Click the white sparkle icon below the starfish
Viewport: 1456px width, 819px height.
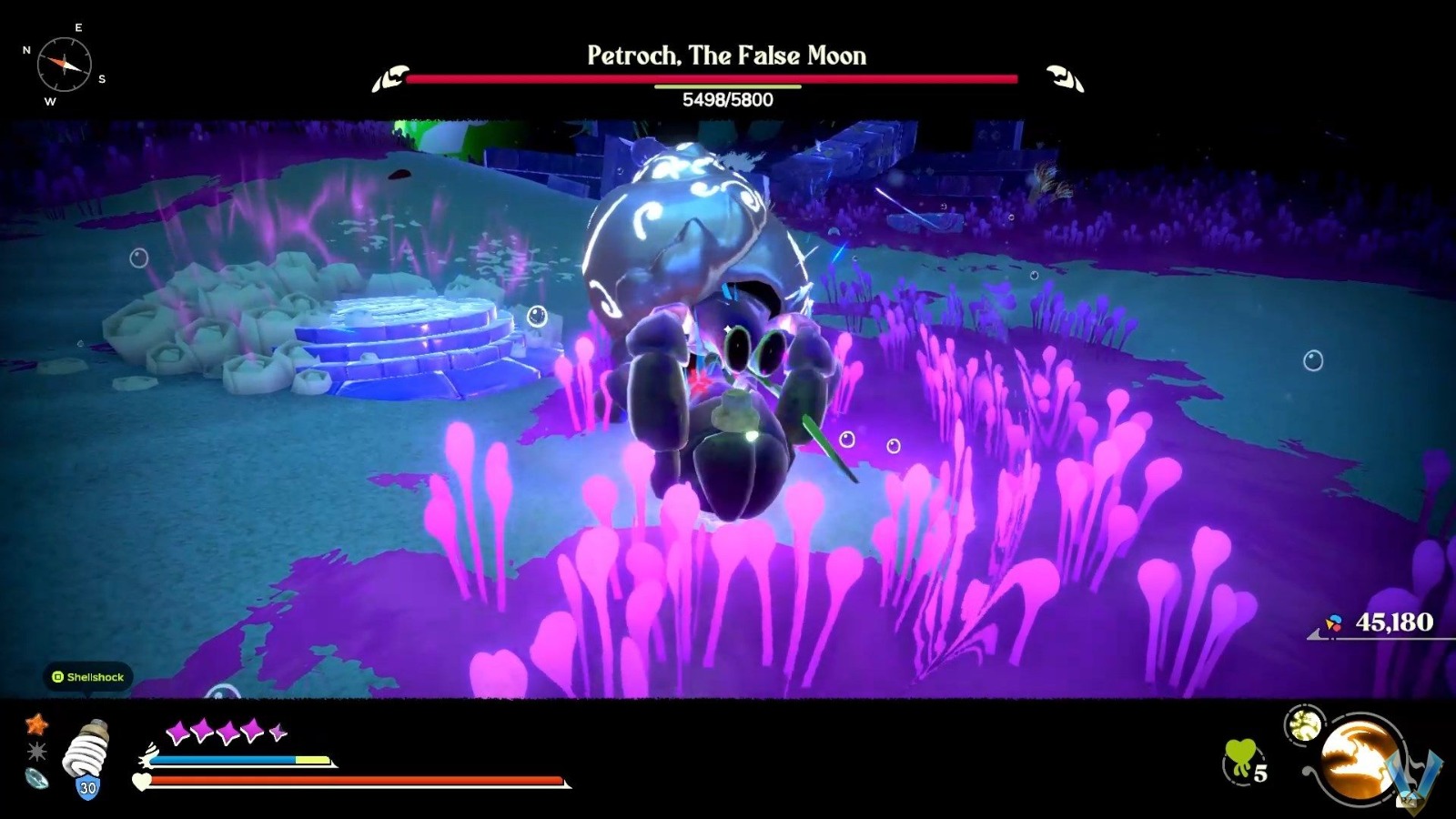coord(35,751)
